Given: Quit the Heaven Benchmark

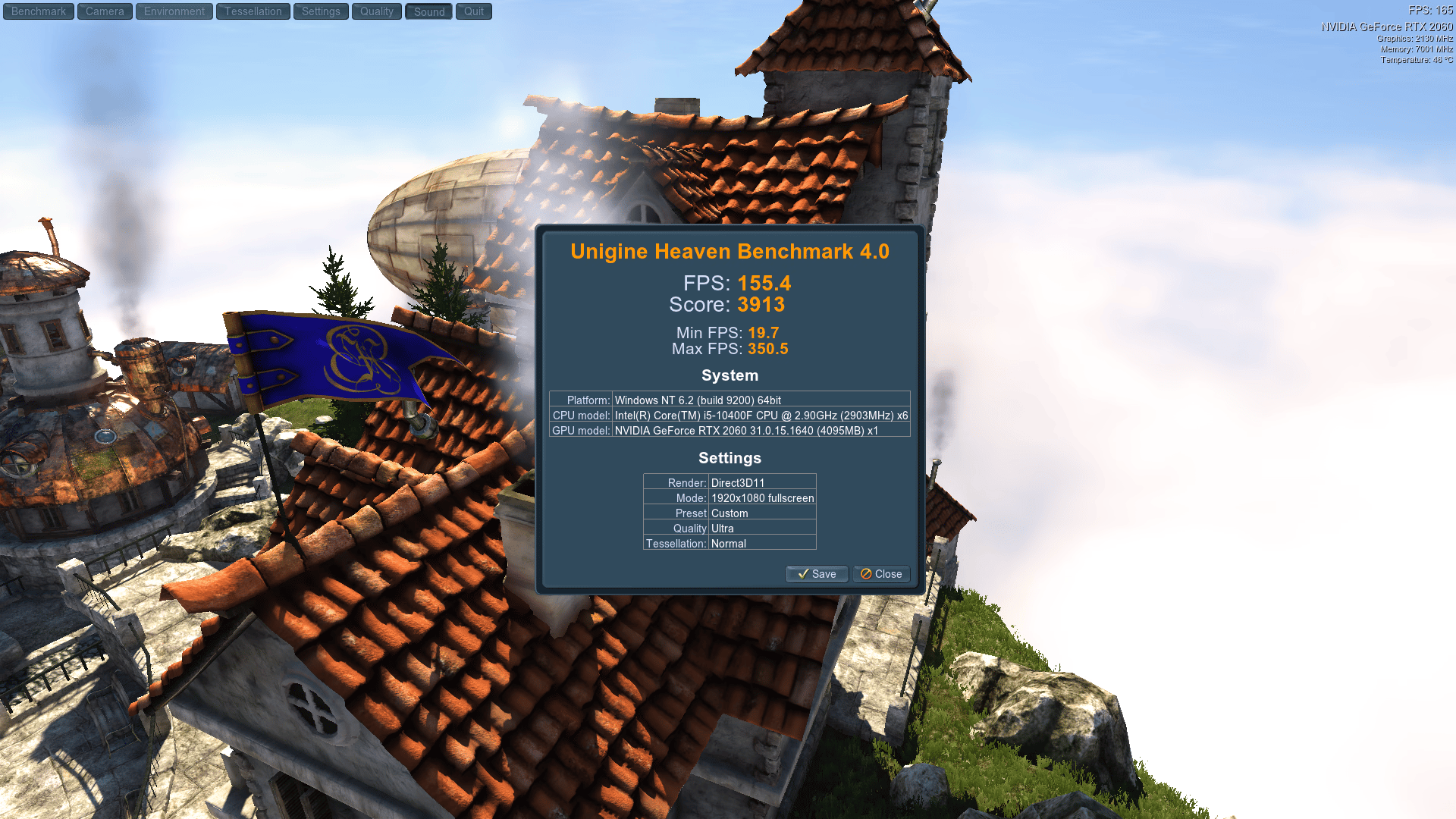Looking at the screenshot, I should [x=474, y=11].
